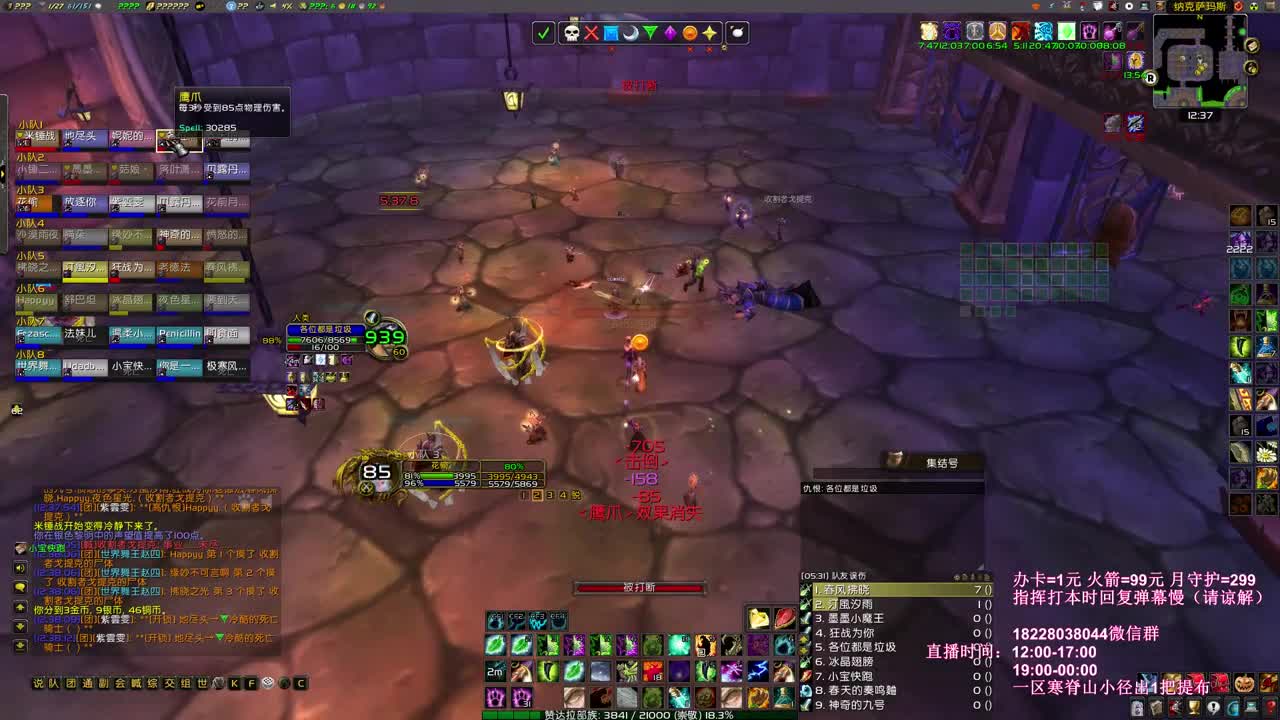
Task: Toggle the 队 chat channel button
Action: point(54,686)
